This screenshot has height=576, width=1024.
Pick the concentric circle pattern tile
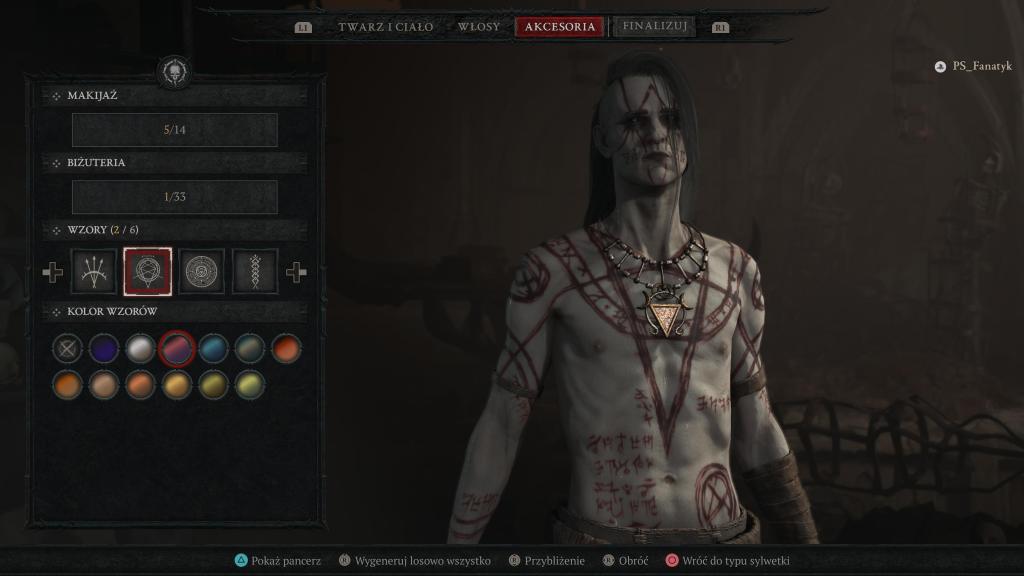[x=201, y=271]
